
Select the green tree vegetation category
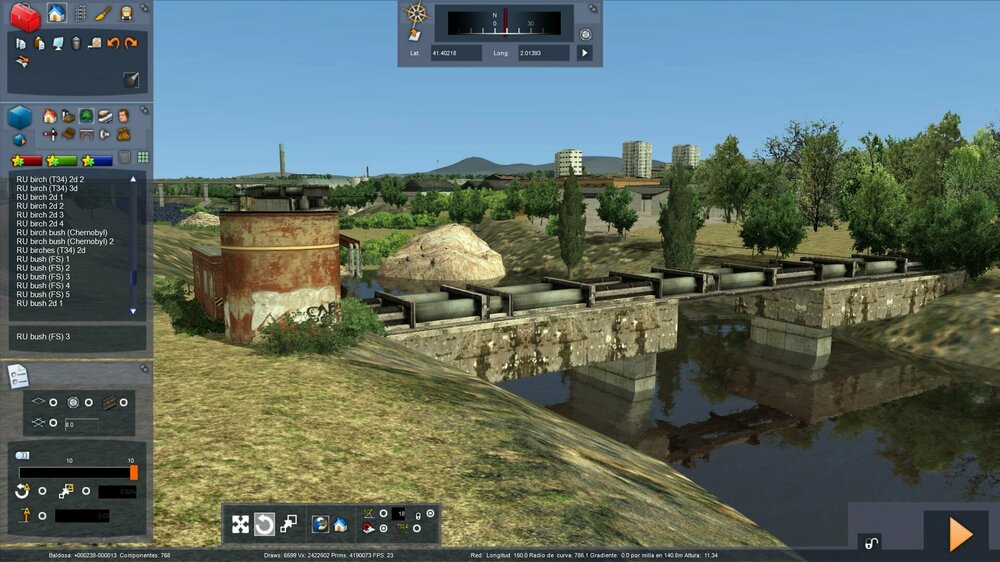point(87,116)
